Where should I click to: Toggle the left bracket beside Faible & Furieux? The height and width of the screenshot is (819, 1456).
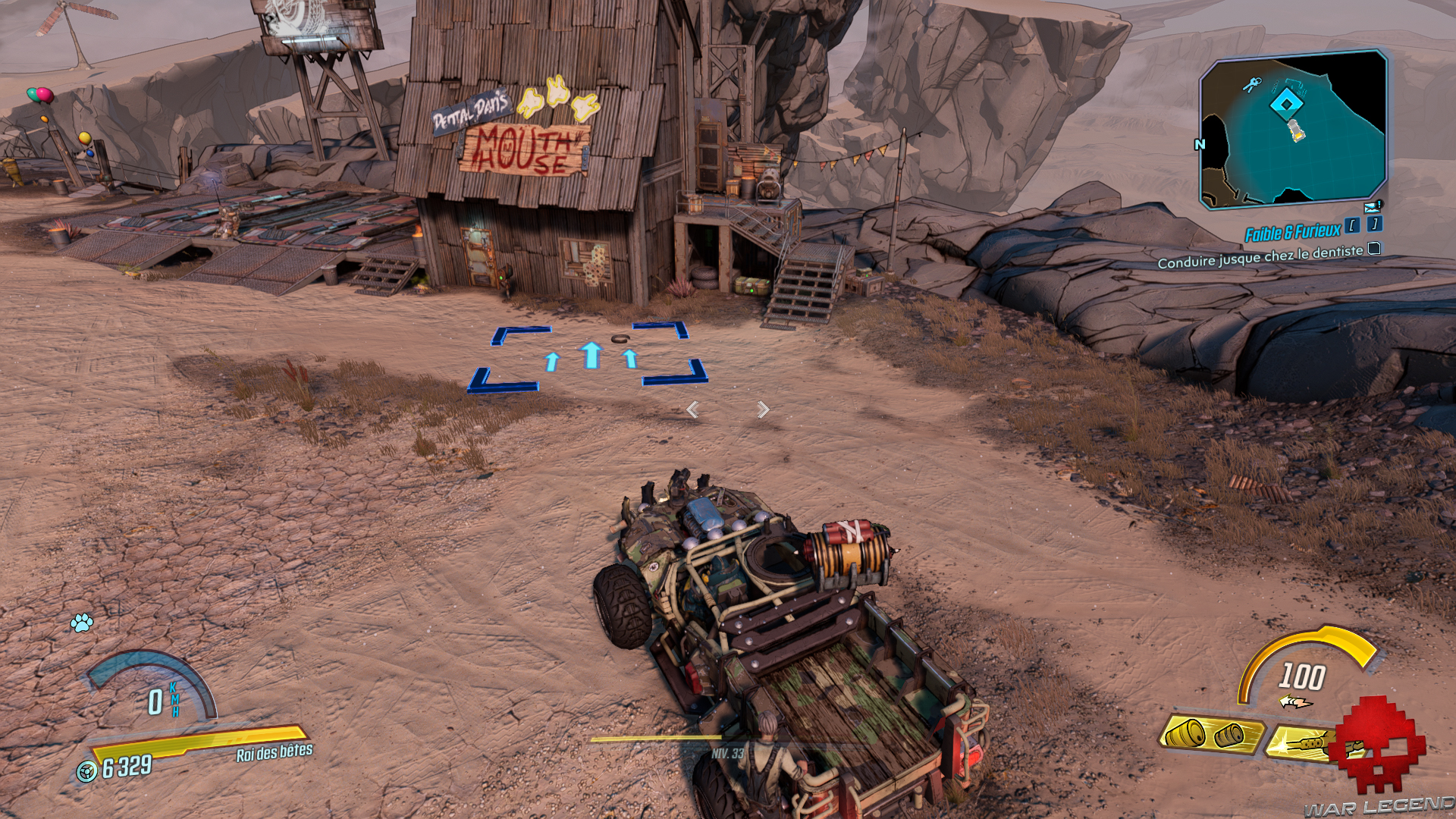(1354, 225)
